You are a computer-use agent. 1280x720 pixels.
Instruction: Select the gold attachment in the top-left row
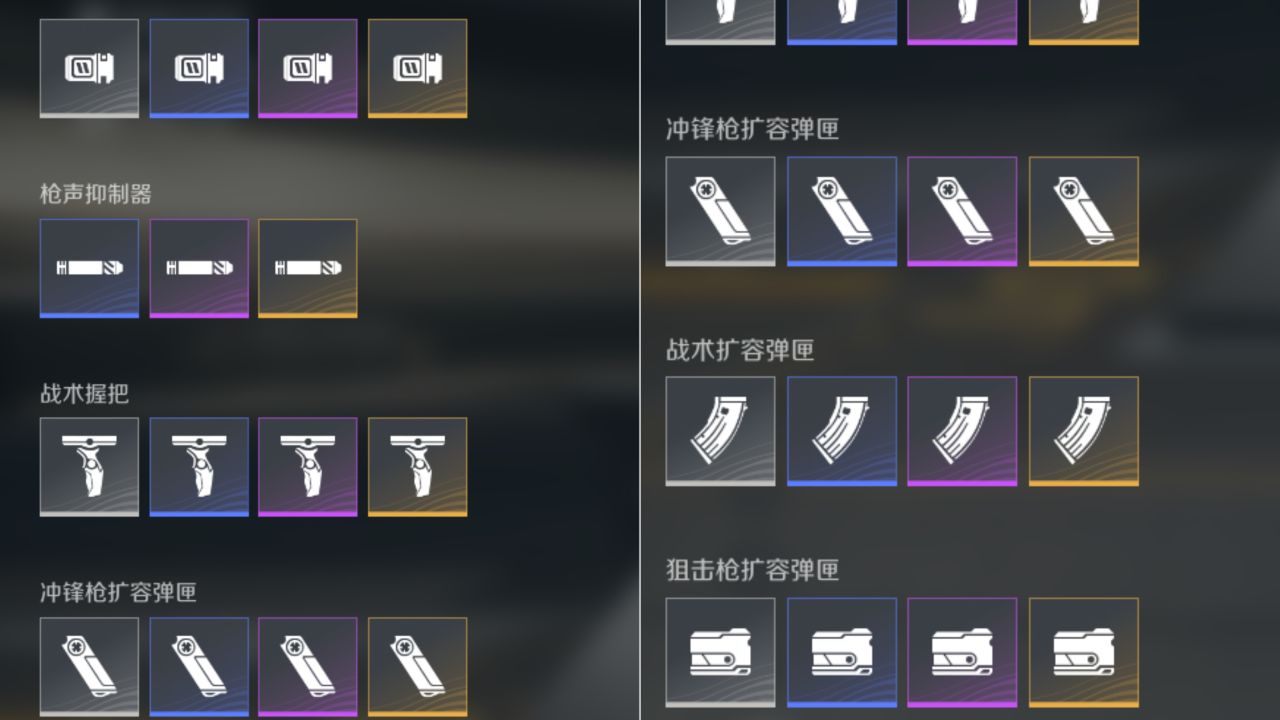coord(417,68)
